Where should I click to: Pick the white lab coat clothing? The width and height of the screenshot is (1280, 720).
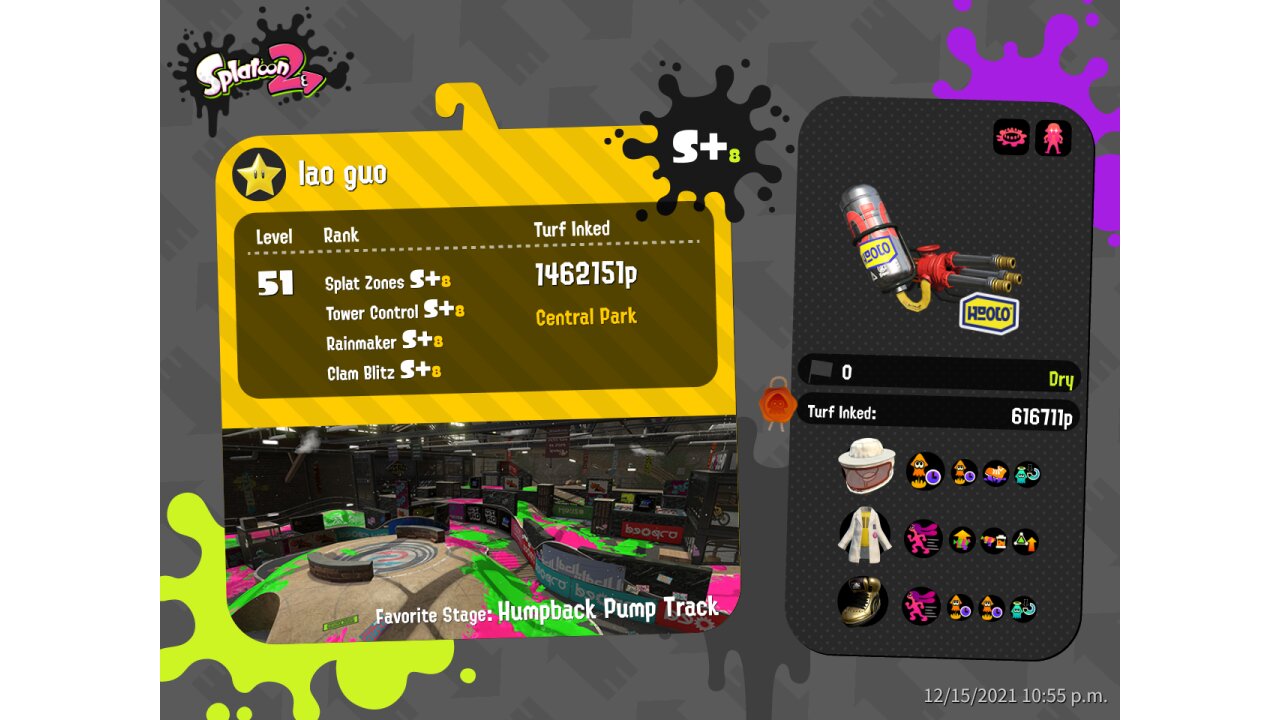click(x=865, y=535)
